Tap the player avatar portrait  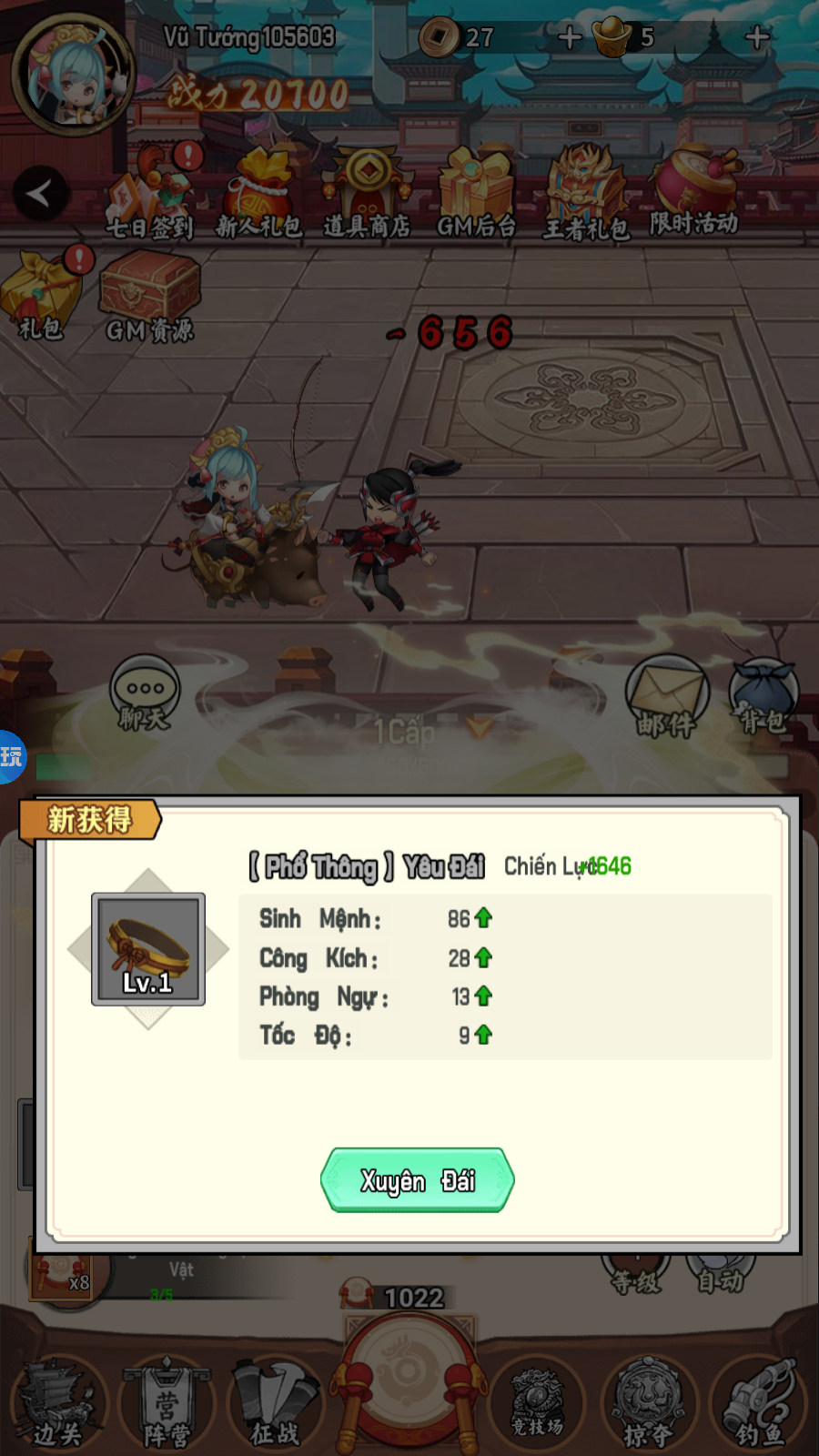73,75
